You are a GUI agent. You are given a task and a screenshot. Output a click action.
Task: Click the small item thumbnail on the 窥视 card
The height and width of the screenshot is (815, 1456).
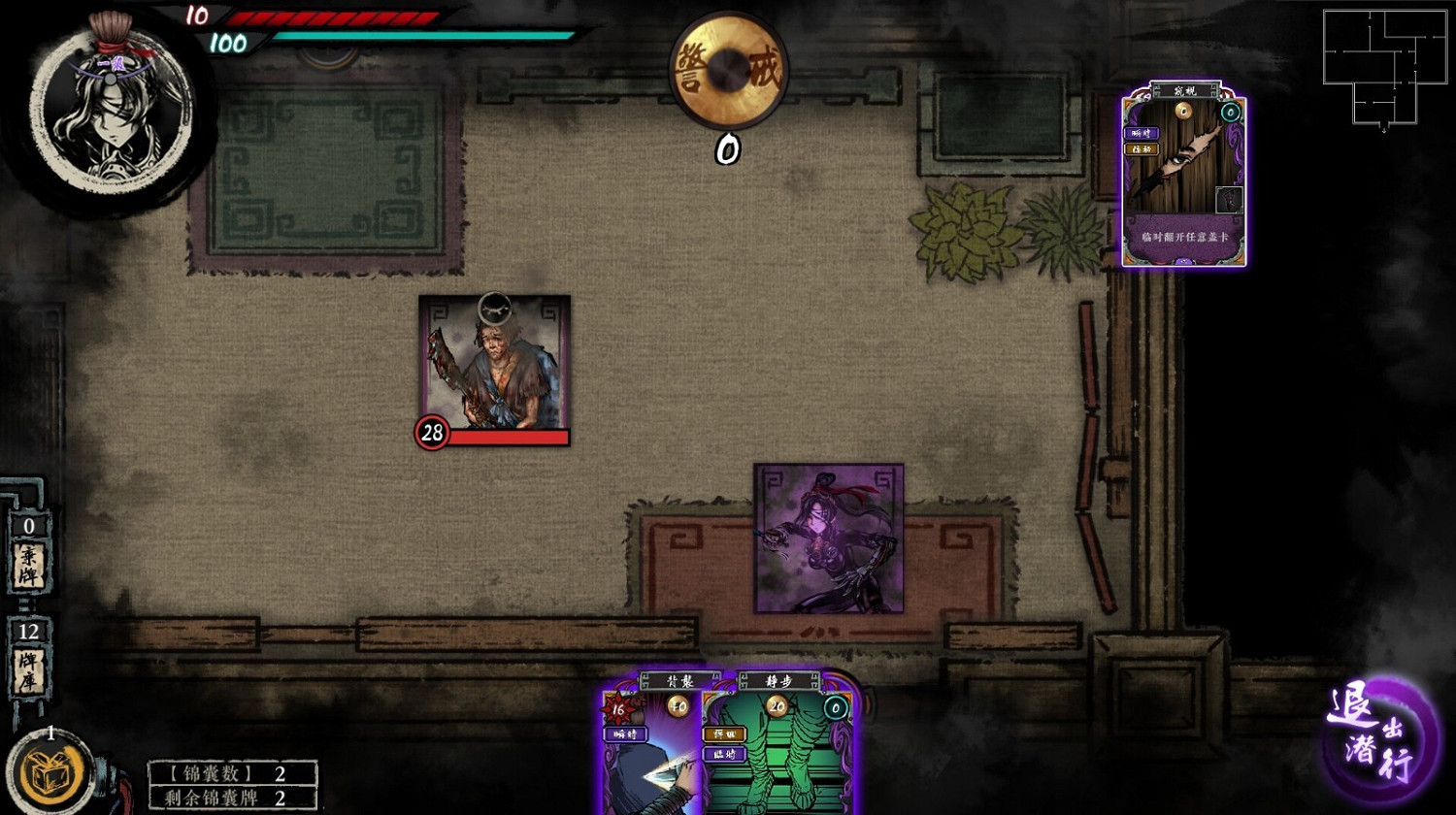[x=1230, y=199]
